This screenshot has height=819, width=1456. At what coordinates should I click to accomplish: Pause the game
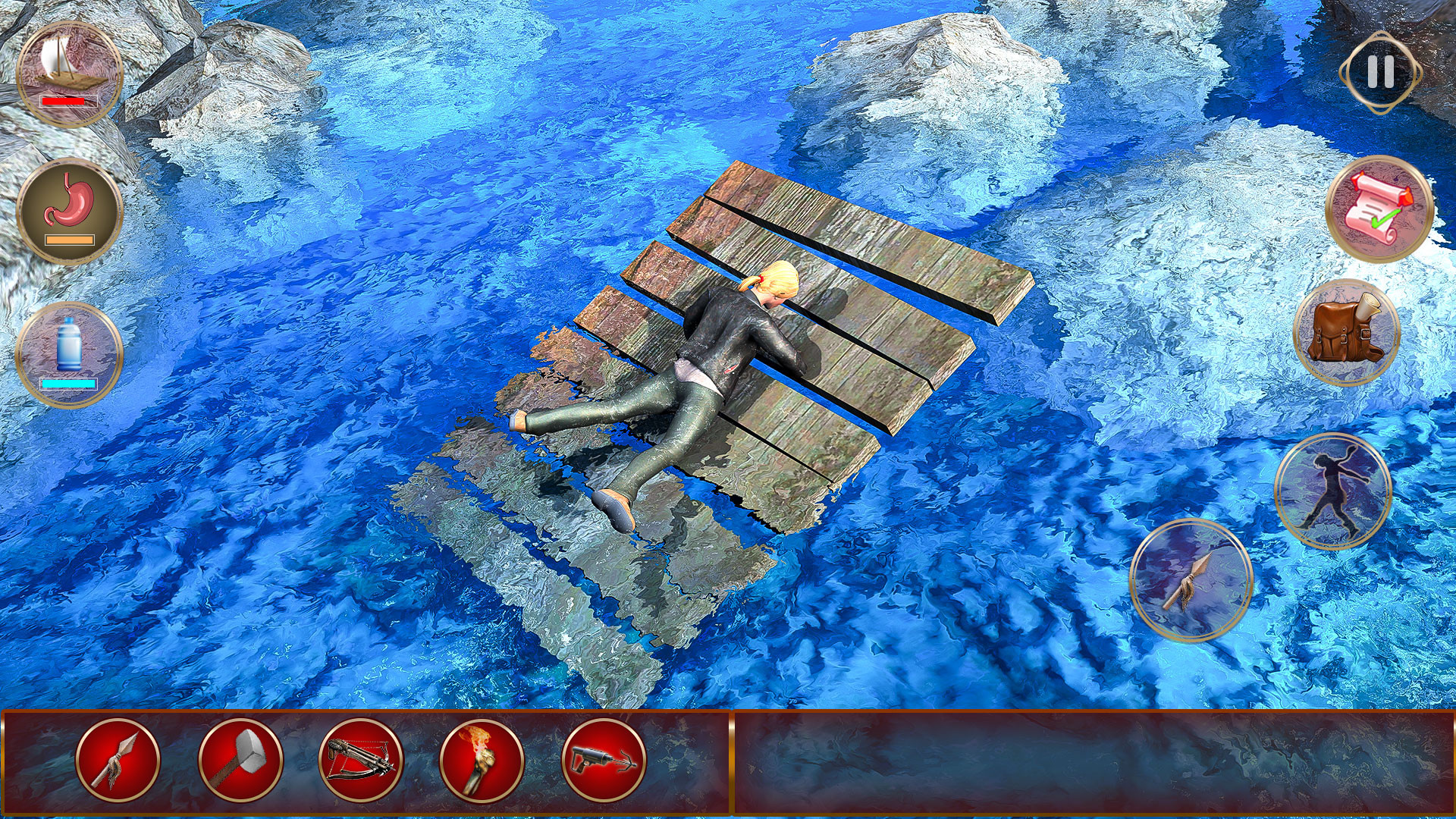click(x=1382, y=74)
